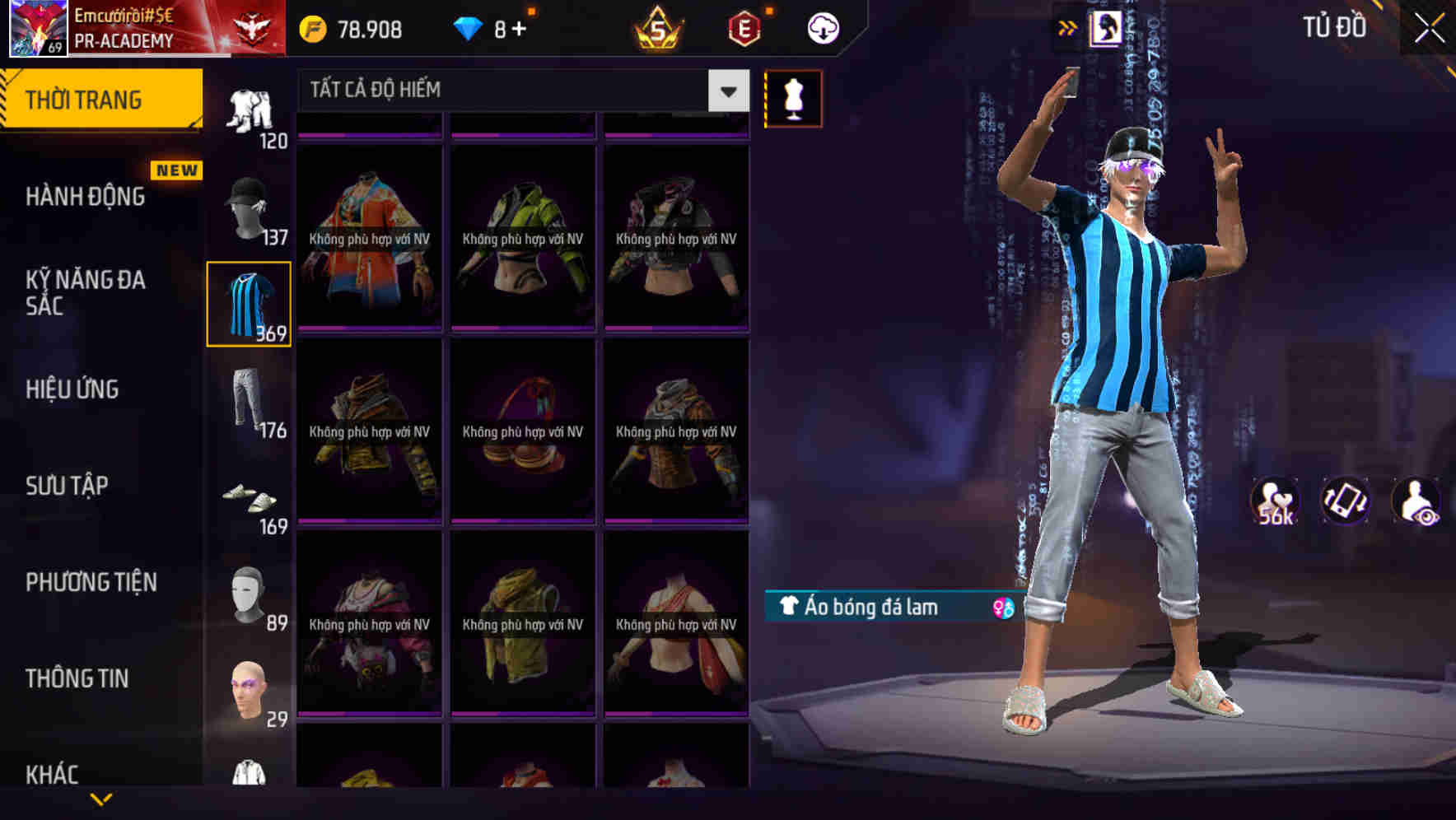Viewport: 1456px width, 820px height.
Task: Toggle the gender switch on Áo bóng đá lam label
Action: coord(997,608)
